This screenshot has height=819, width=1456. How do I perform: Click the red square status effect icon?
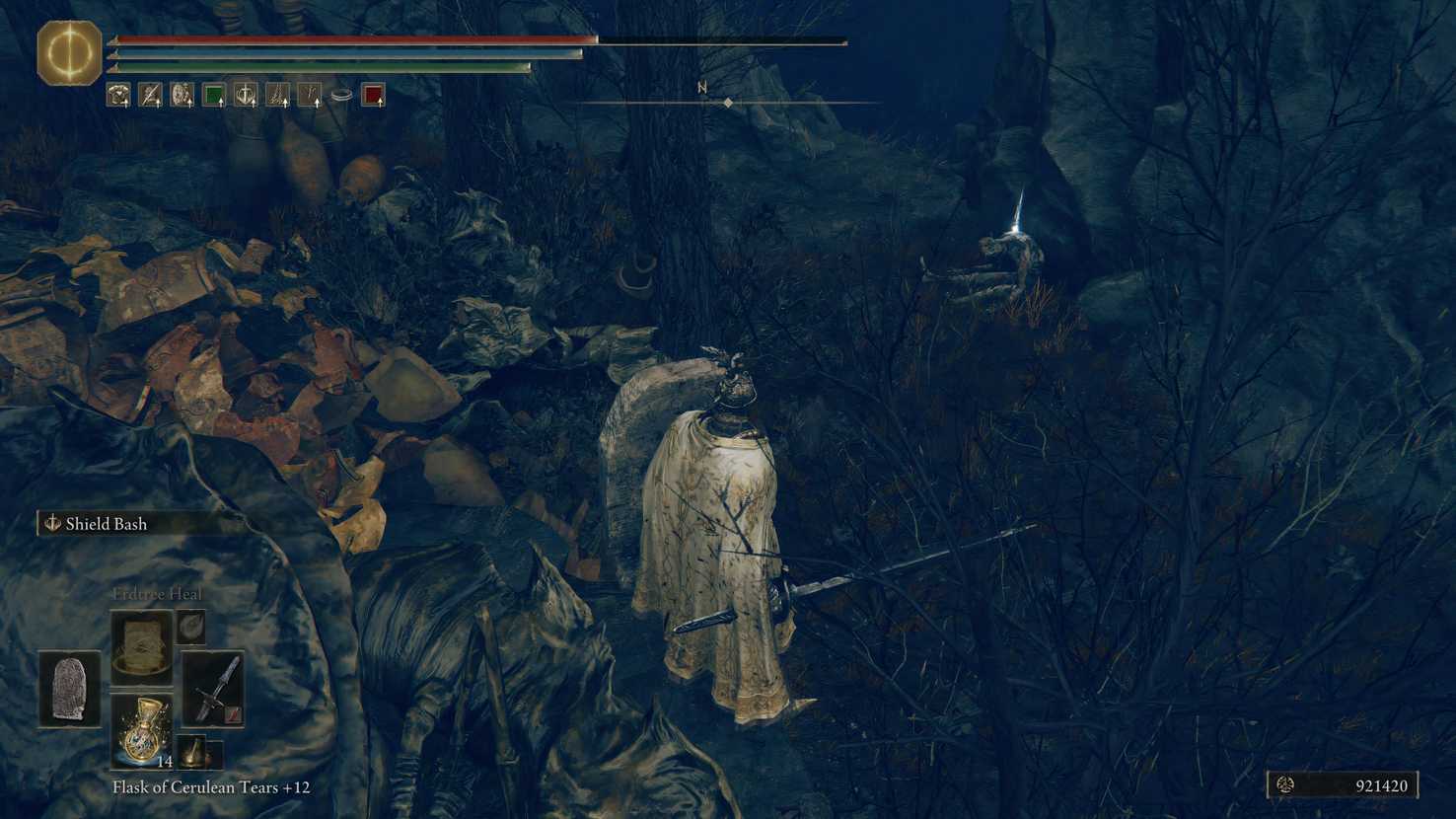click(373, 94)
